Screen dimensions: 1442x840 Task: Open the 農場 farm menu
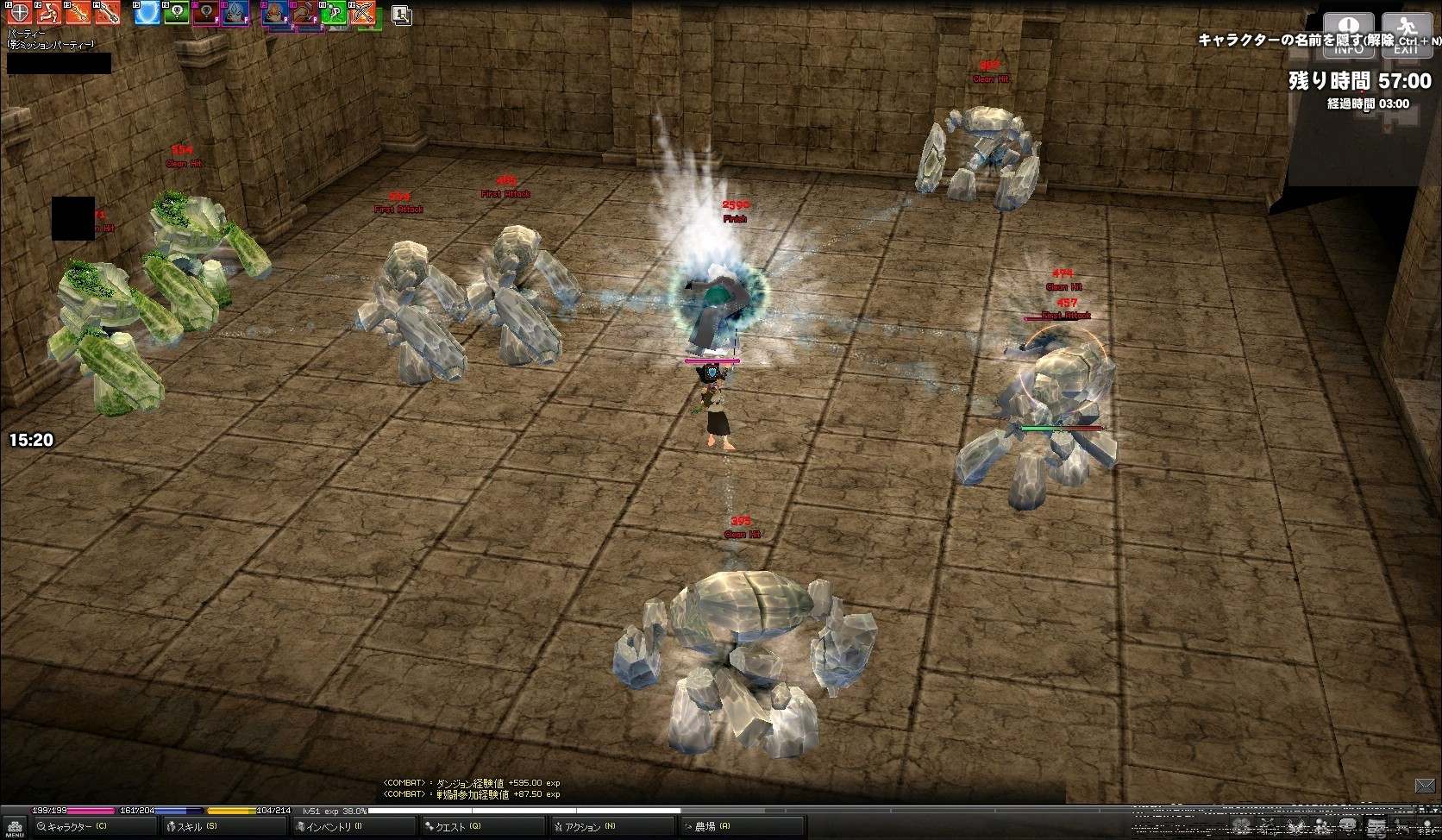[711, 826]
